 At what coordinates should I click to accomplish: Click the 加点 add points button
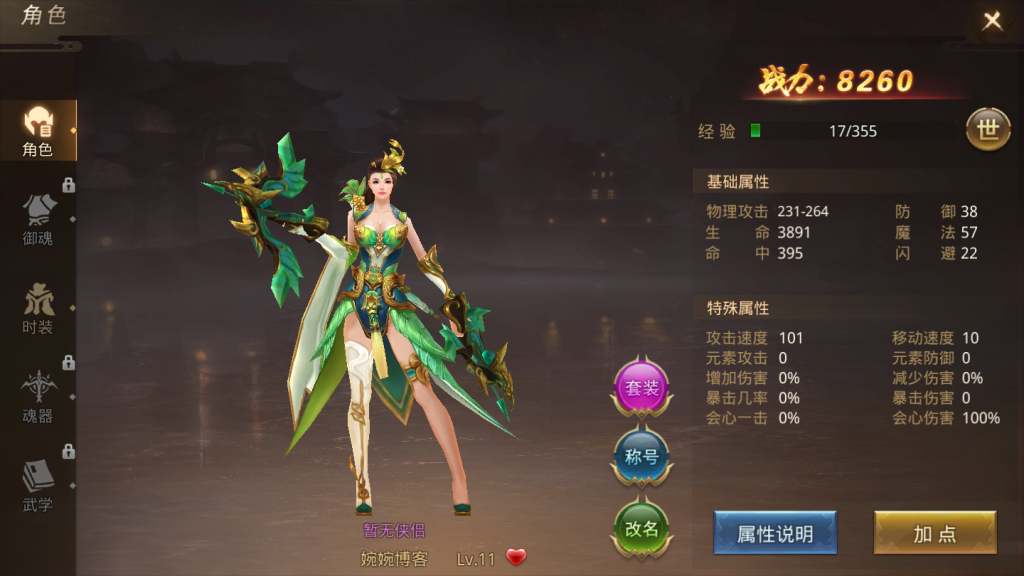coord(935,533)
